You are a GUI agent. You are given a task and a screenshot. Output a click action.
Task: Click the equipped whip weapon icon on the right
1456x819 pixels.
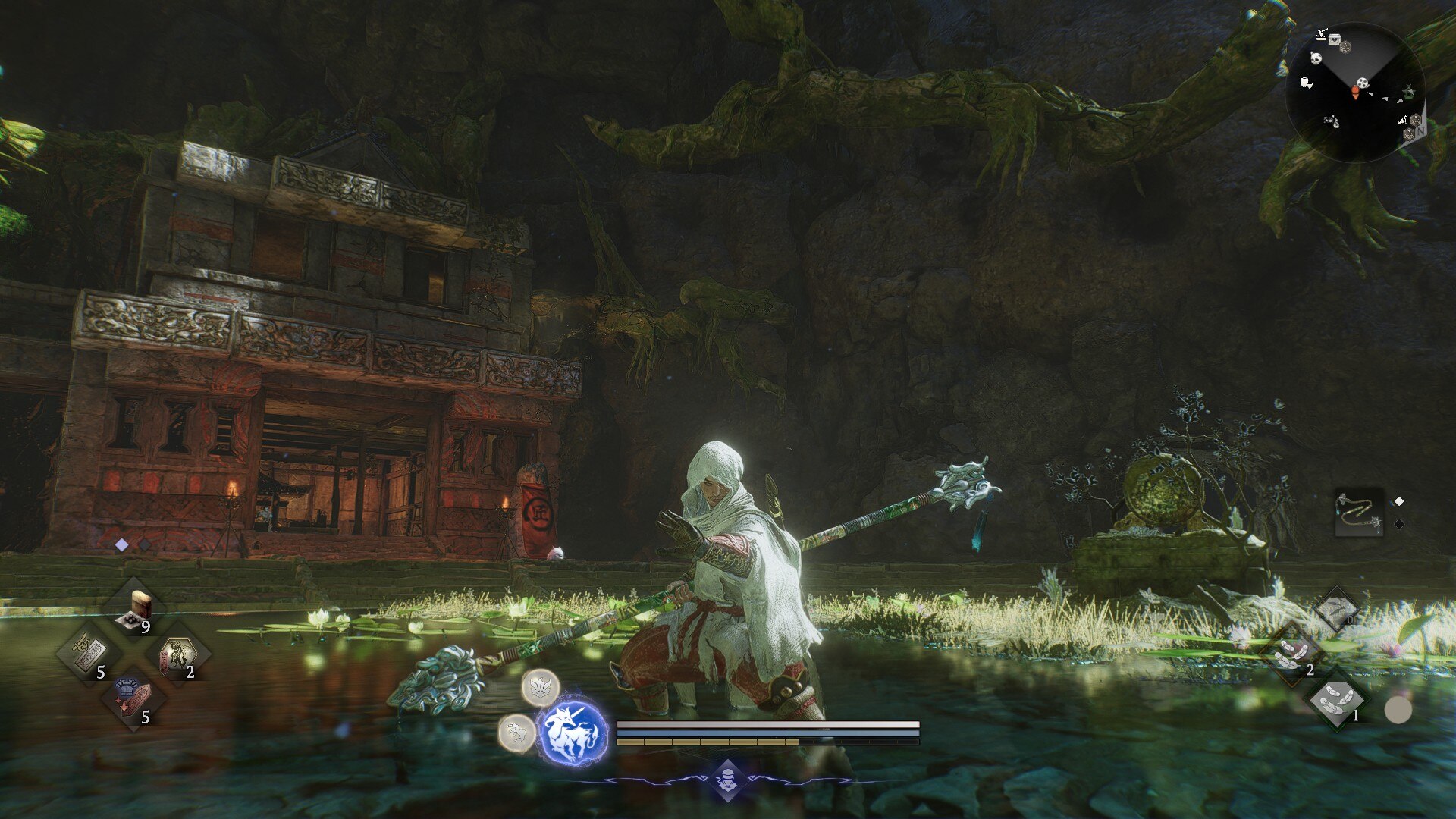tap(1358, 513)
